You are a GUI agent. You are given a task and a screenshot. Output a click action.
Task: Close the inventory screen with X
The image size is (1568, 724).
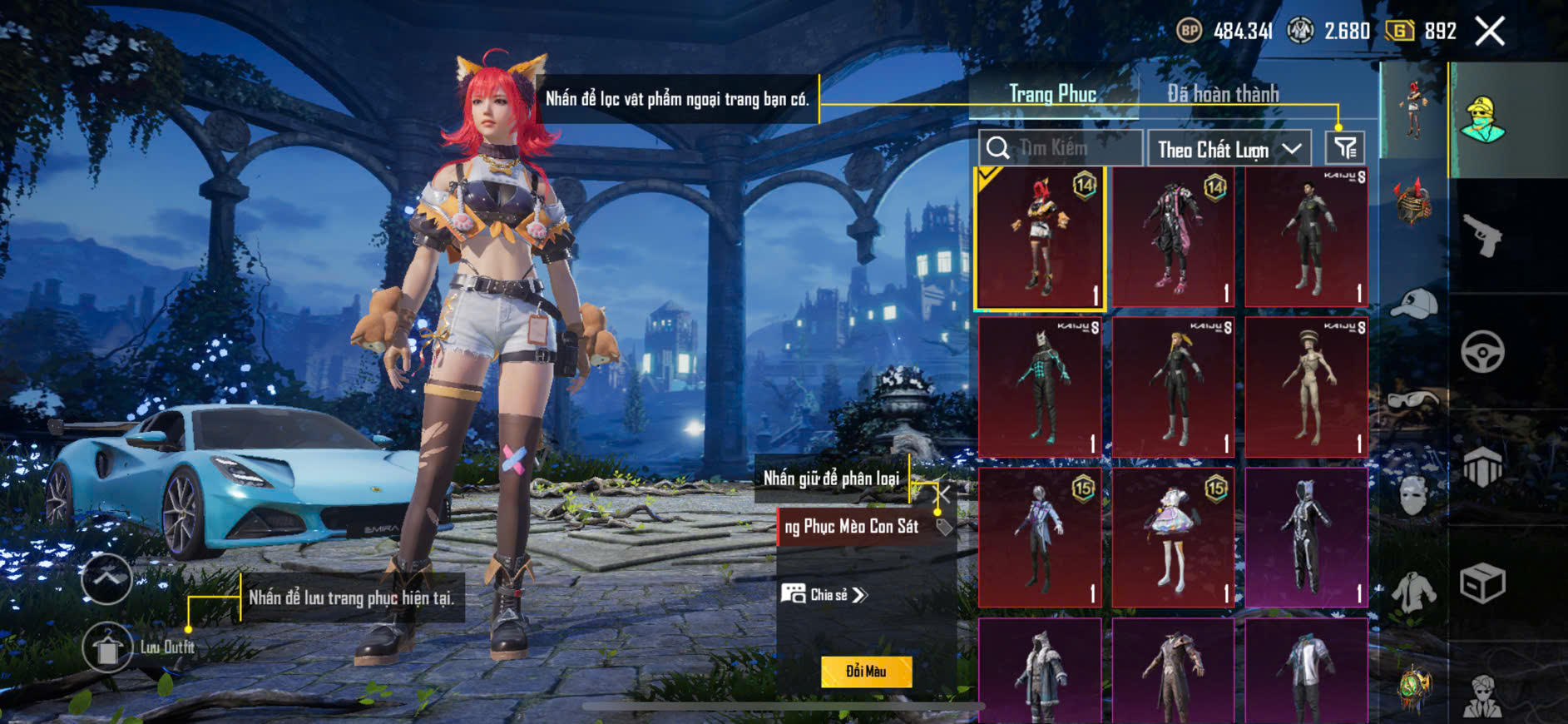(1490, 32)
